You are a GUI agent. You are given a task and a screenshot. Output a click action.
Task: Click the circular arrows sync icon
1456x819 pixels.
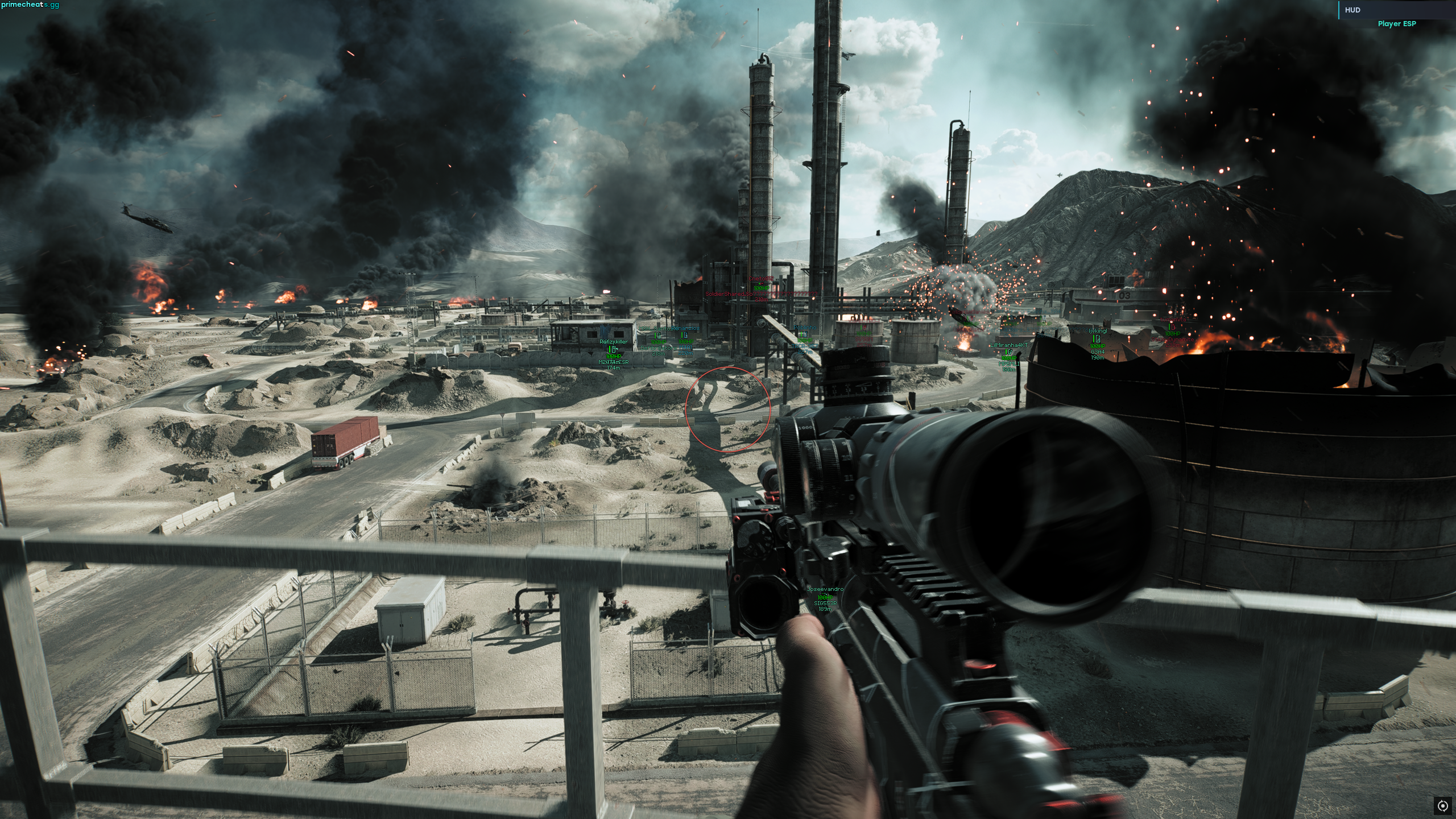click(x=1442, y=805)
